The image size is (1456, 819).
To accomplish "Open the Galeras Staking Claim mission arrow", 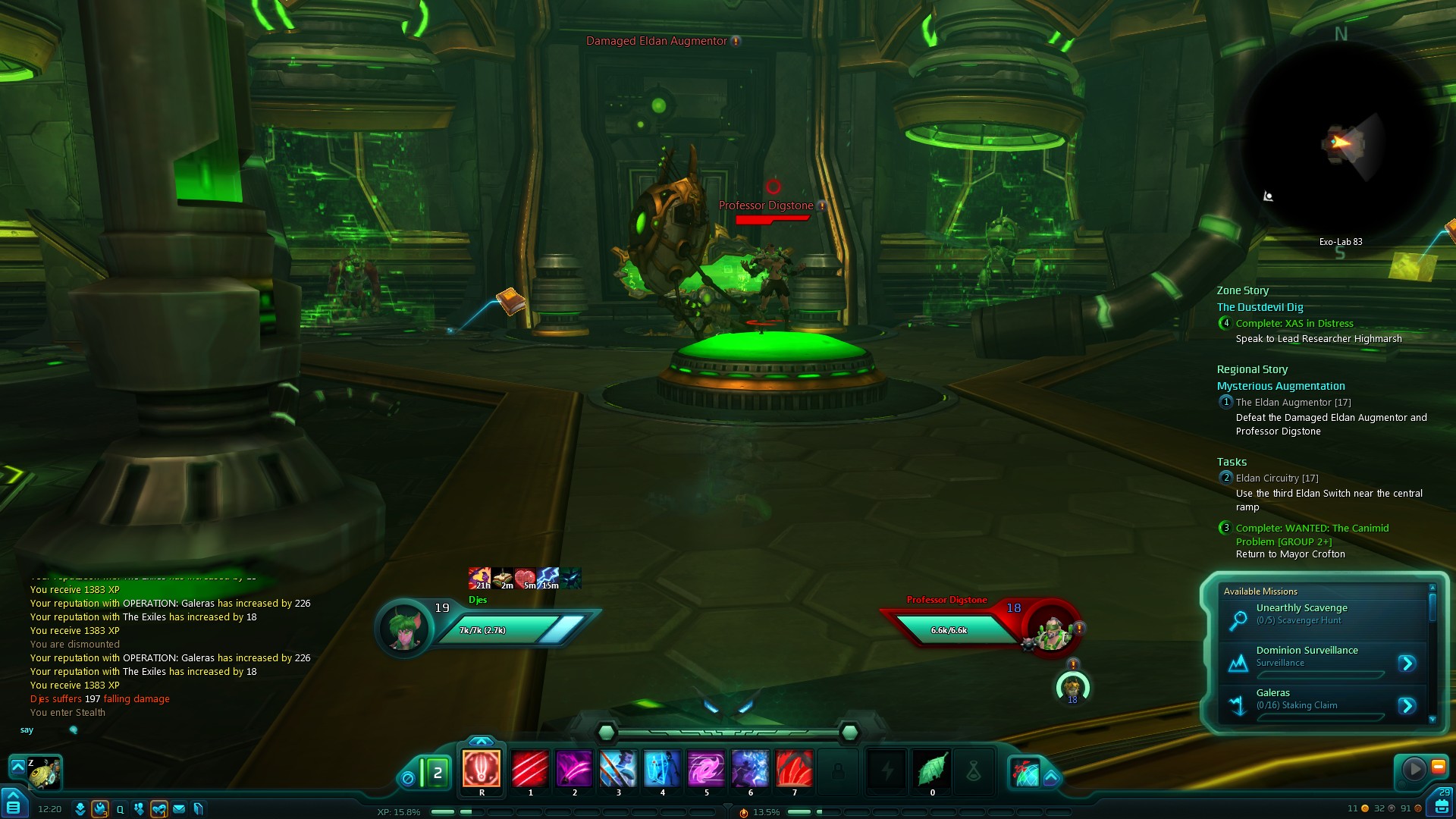I will point(1407,706).
